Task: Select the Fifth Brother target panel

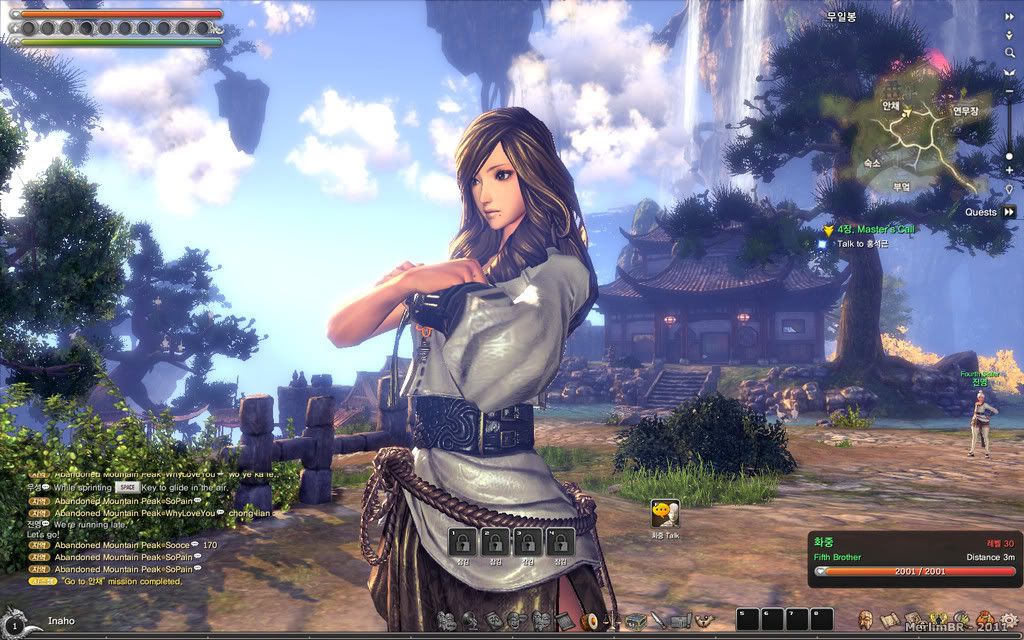Action: tap(915, 558)
